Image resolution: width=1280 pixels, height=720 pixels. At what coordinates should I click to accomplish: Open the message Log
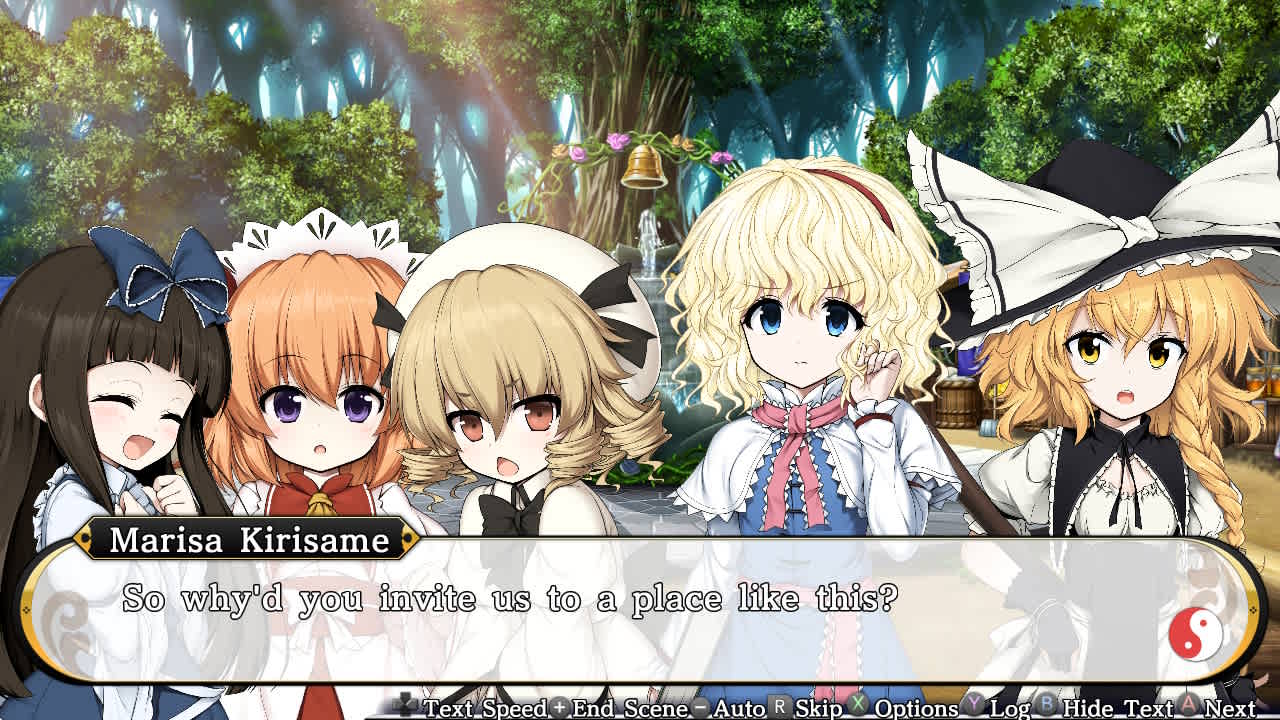tap(1009, 709)
